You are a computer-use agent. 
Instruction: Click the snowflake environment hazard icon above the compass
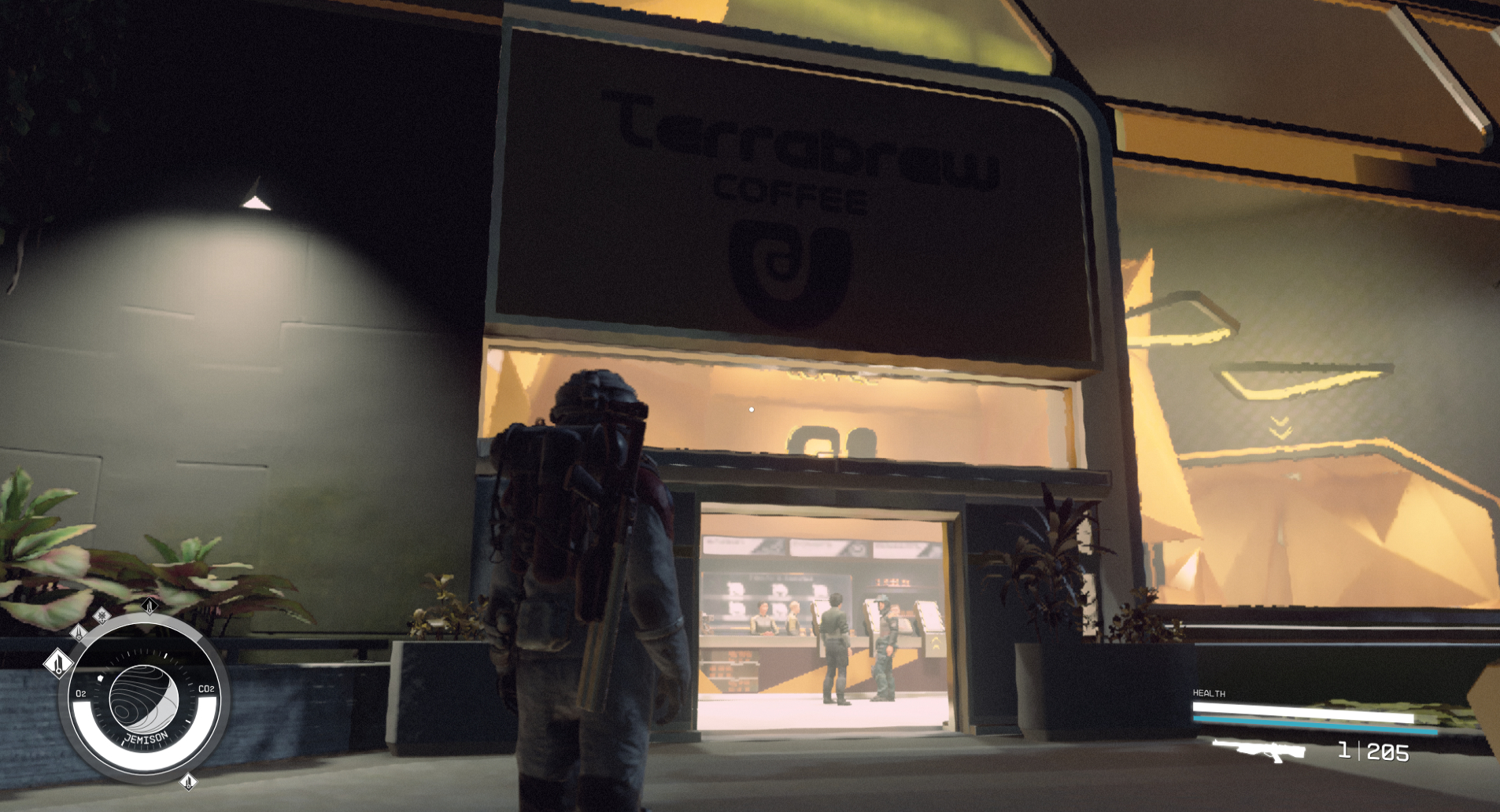pos(102,617)
